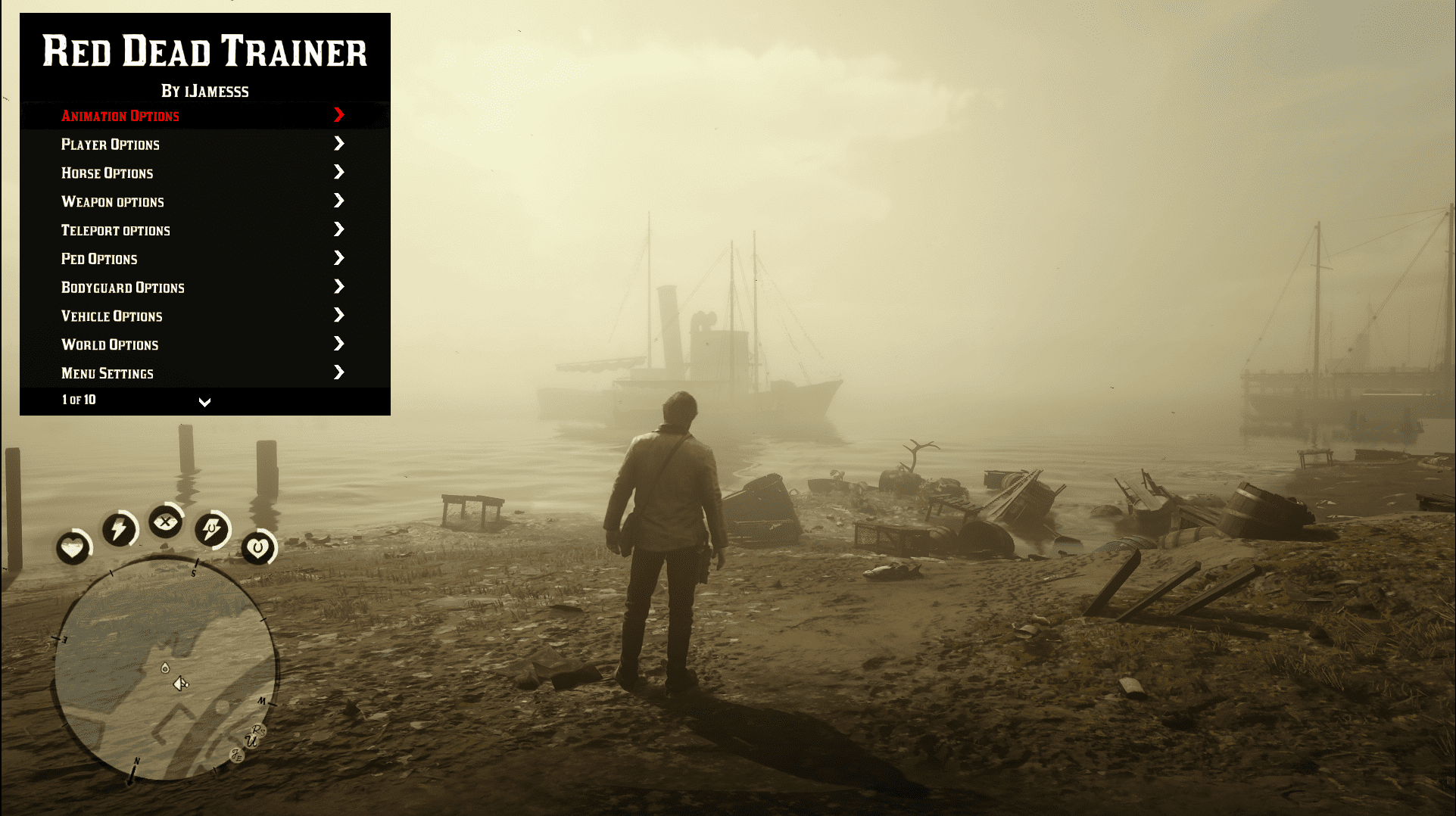
Task: Expand the Menu Settings submenu chevron
Action: point(338,372)
